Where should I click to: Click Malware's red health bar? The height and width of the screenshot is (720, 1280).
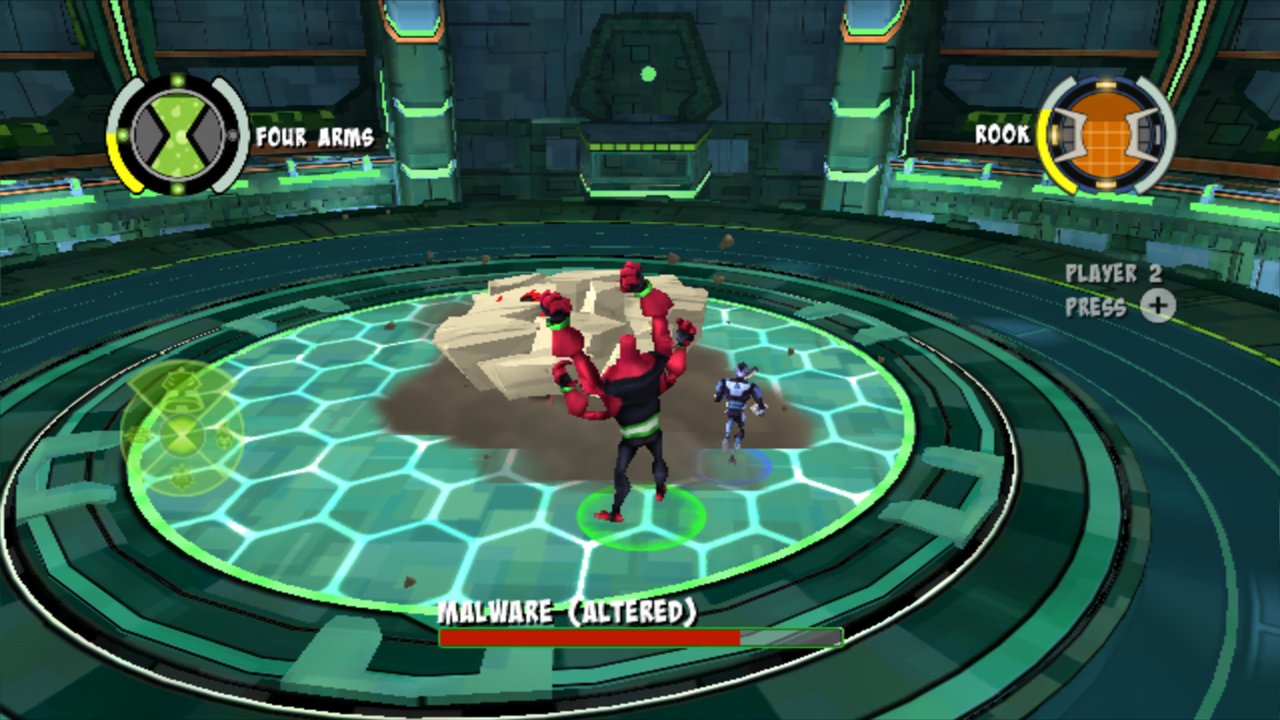click(590, 637)
